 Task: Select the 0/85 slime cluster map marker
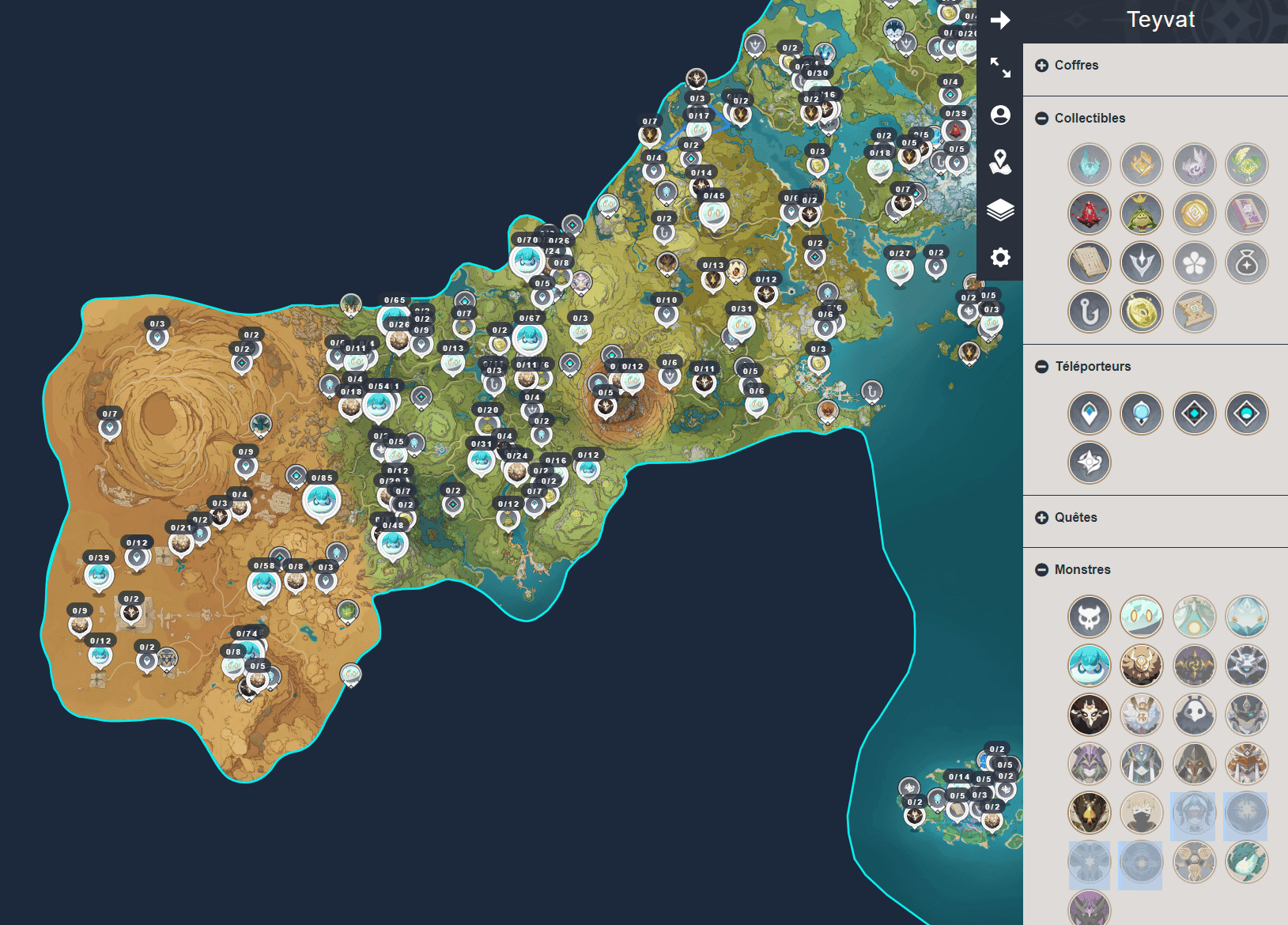point(321,501)
